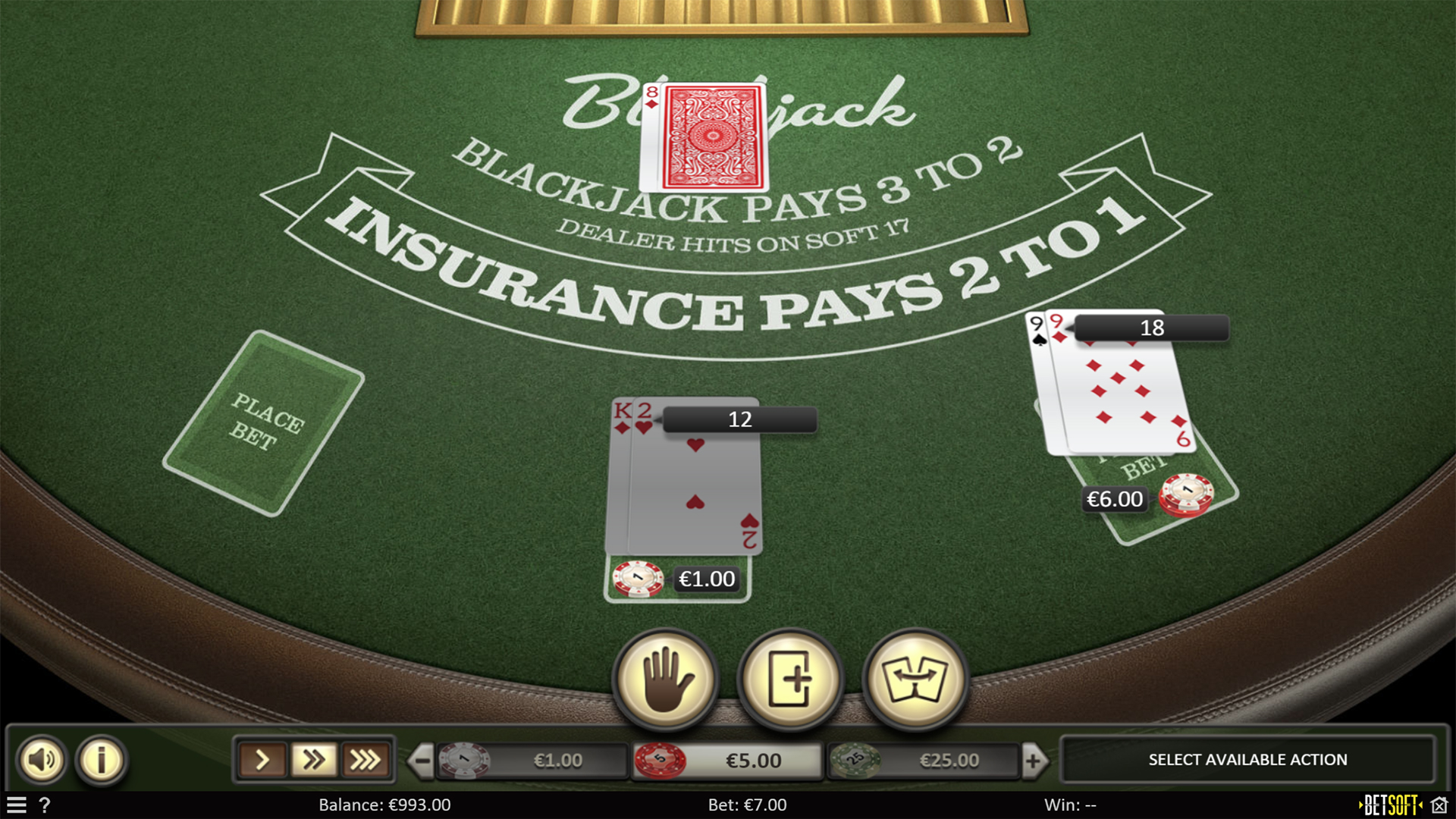Click the left chip navigation arrow

pyautogui.click(x=422, y=759)
